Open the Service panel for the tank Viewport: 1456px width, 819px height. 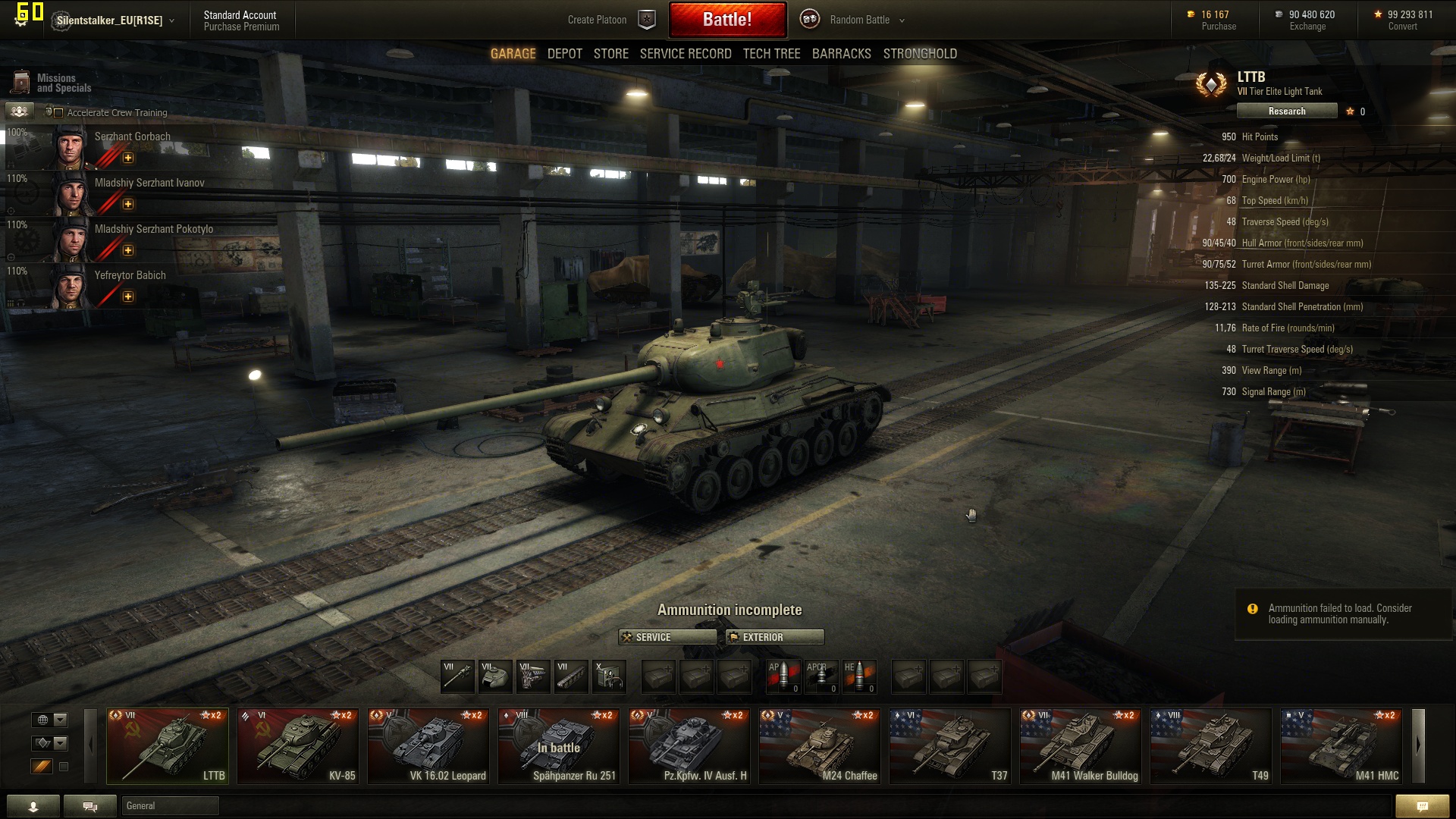click(x=667, y=637)
